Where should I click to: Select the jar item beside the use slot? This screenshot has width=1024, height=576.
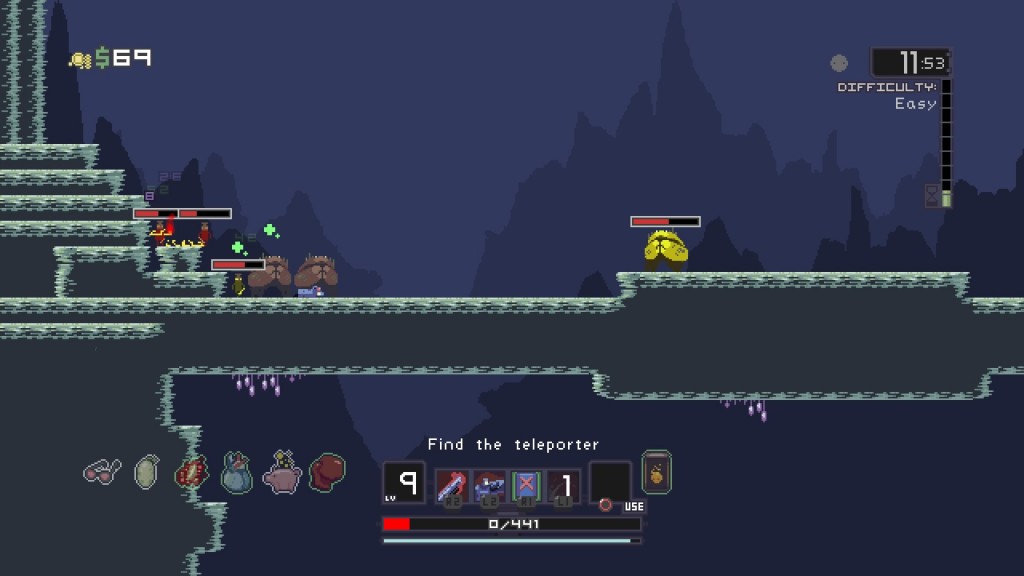coord(656,472)
